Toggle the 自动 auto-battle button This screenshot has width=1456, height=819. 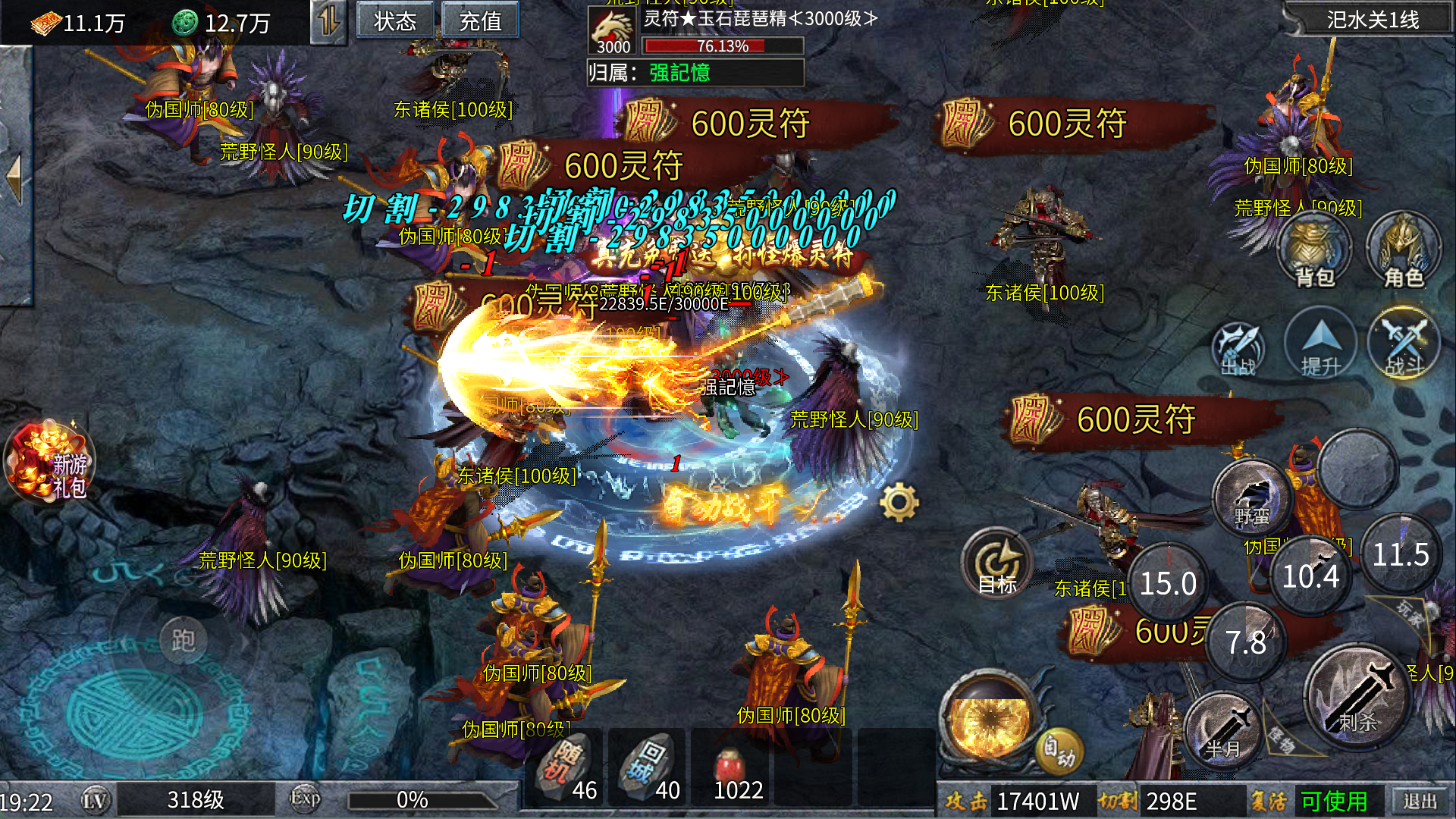point(1059,749)
